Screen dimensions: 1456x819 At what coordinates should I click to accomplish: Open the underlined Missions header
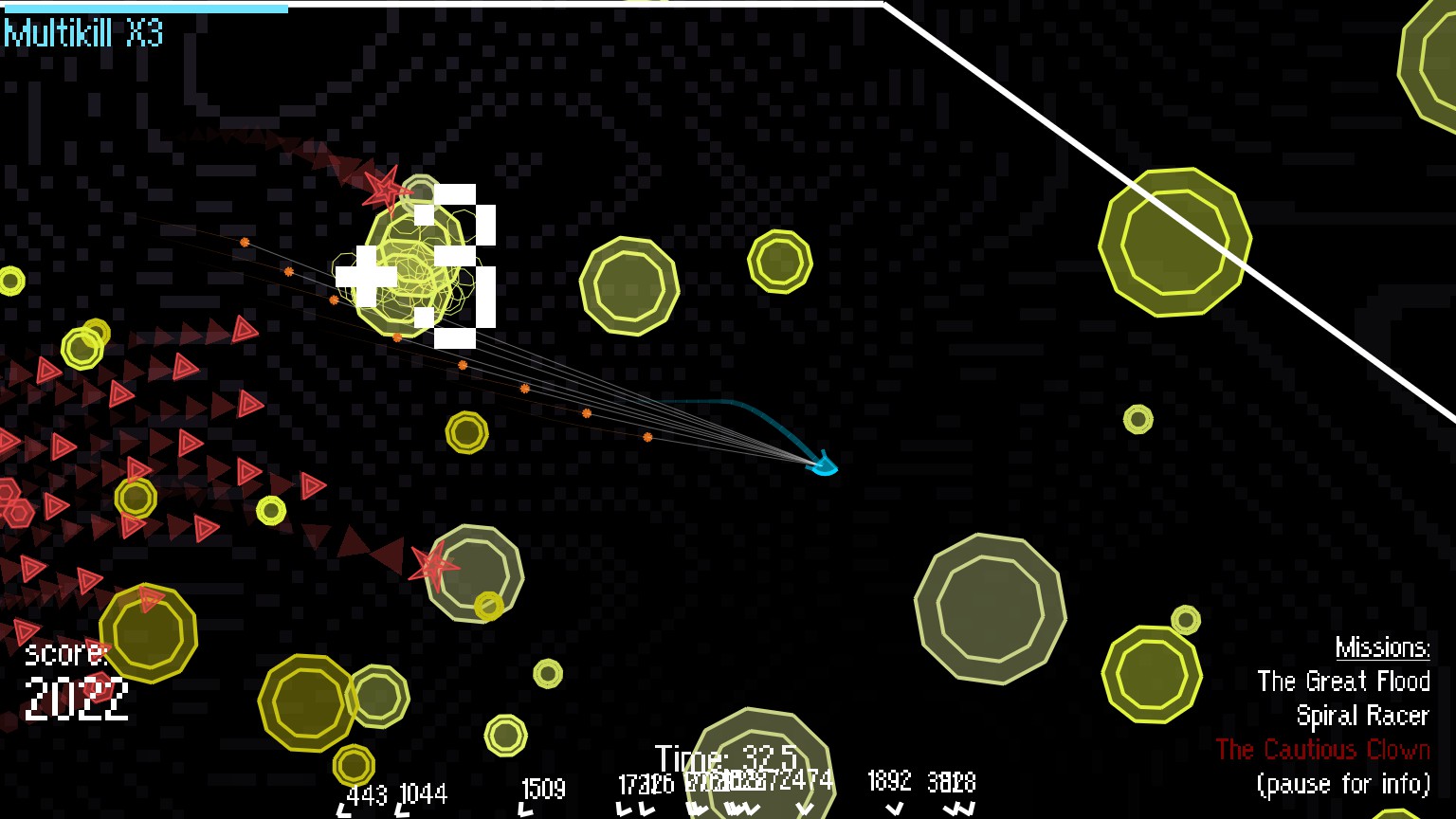[x=1382, y=647]
